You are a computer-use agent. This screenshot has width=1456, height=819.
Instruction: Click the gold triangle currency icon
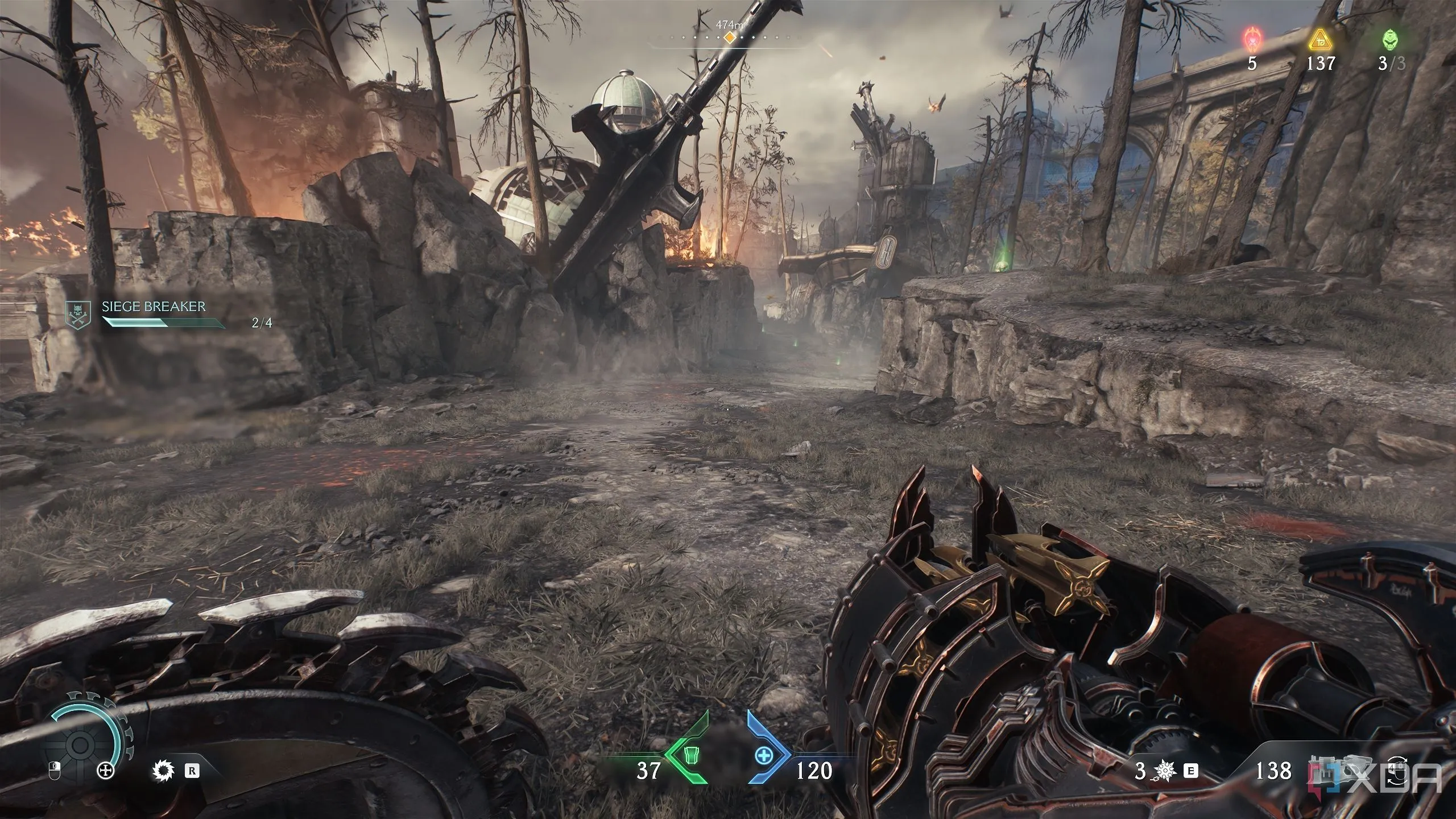pyautogui.click(x=1319, y=40)
